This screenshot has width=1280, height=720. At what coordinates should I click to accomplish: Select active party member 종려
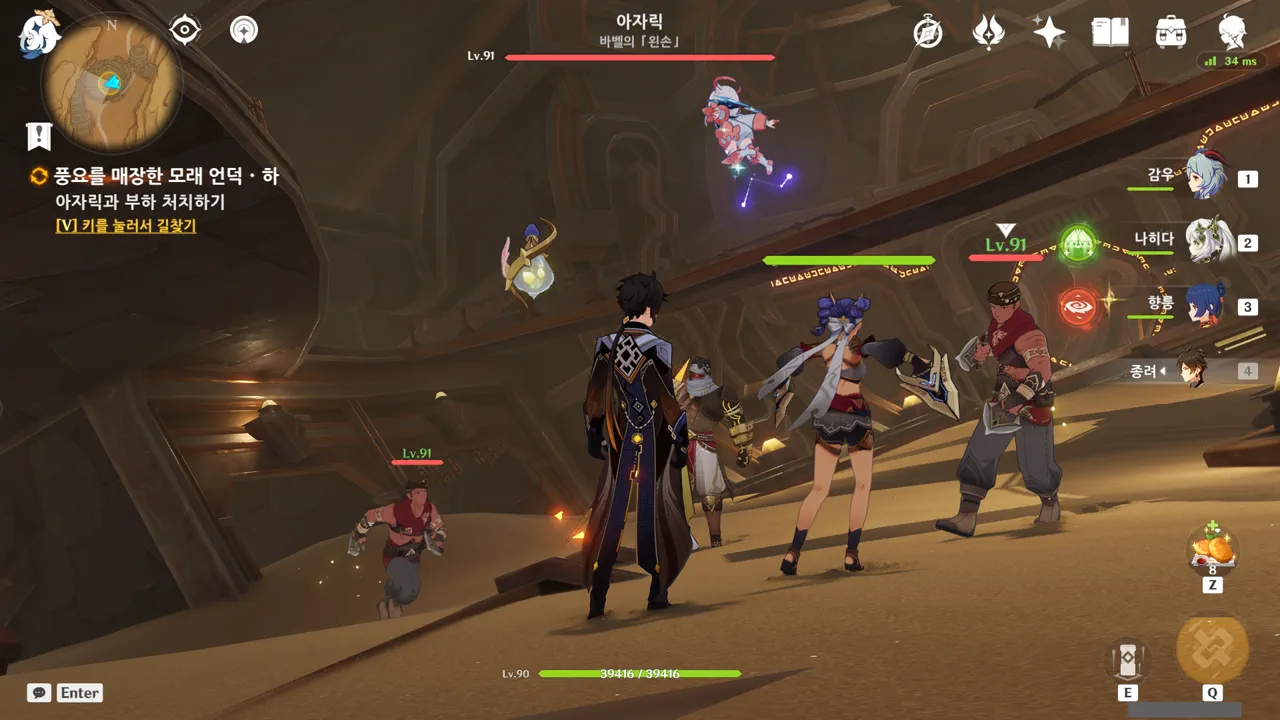pos(1192,370)
